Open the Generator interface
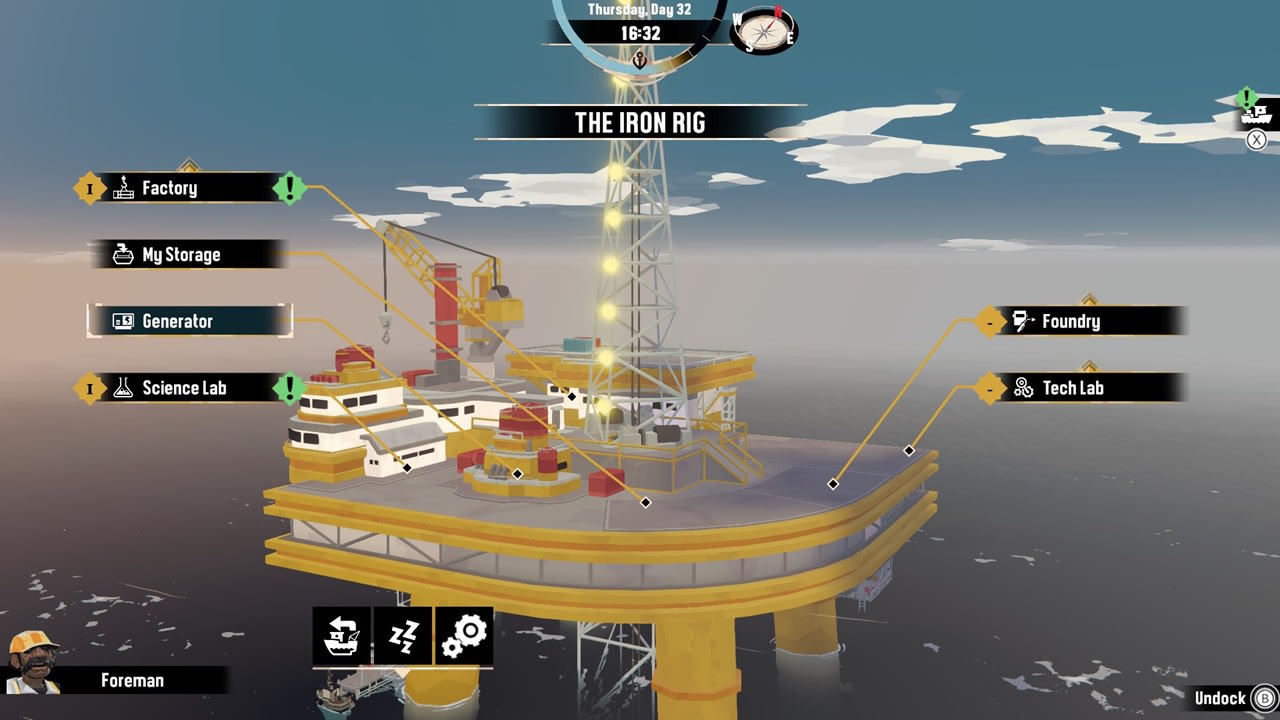 [x=180, y=321]
